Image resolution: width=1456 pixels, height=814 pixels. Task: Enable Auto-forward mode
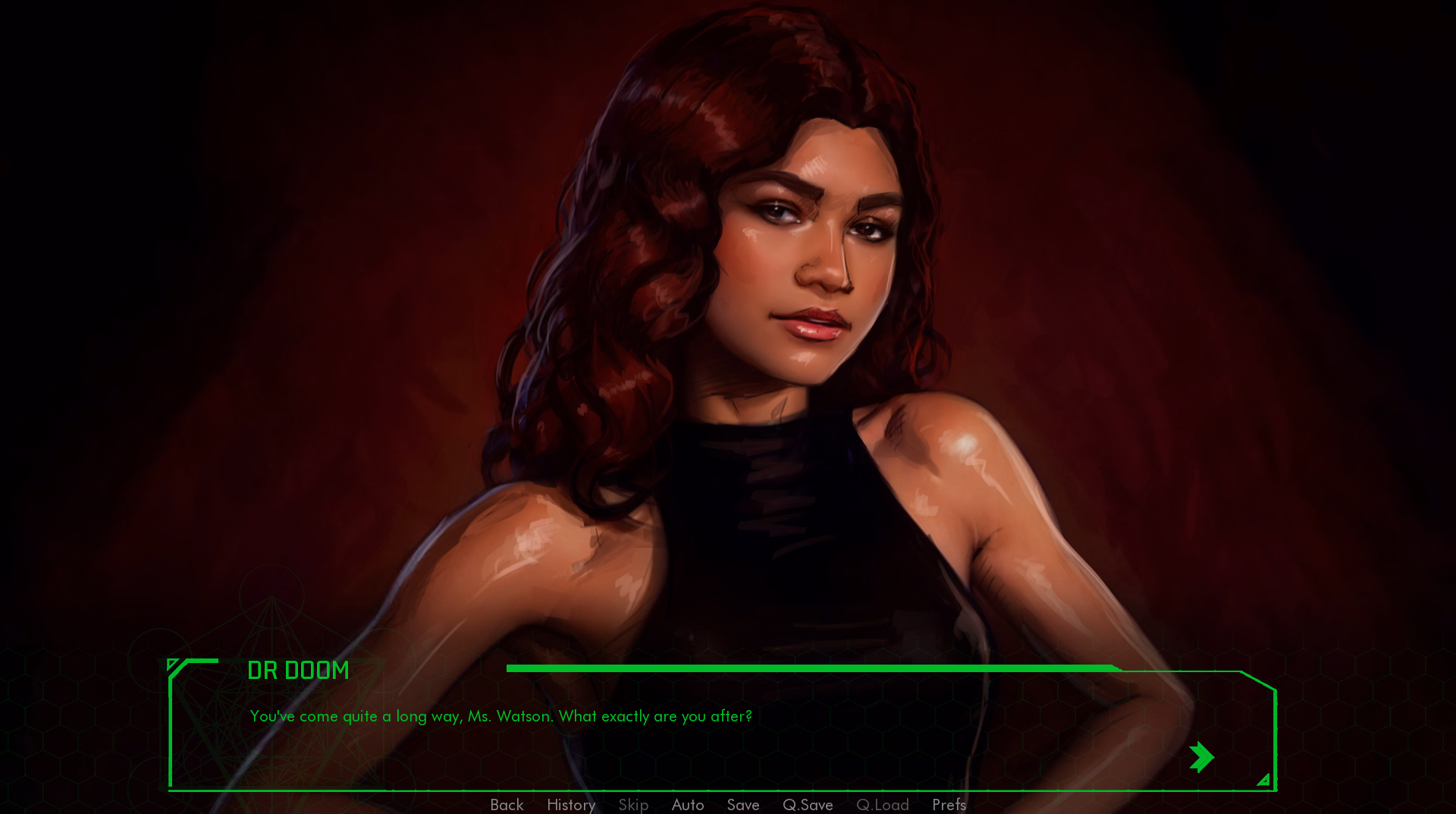coord(687,806)
